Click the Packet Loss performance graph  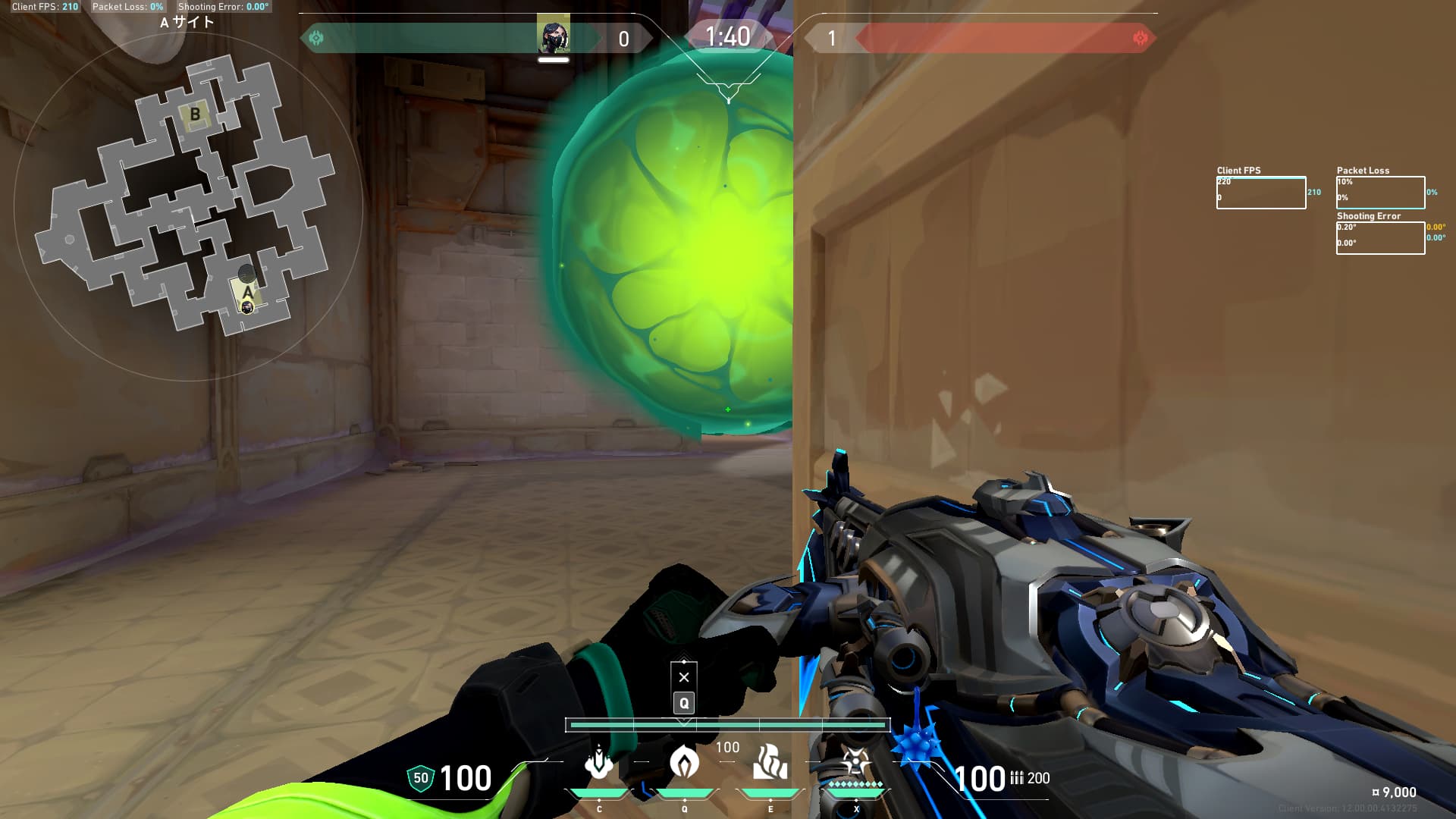point(1380,193)
